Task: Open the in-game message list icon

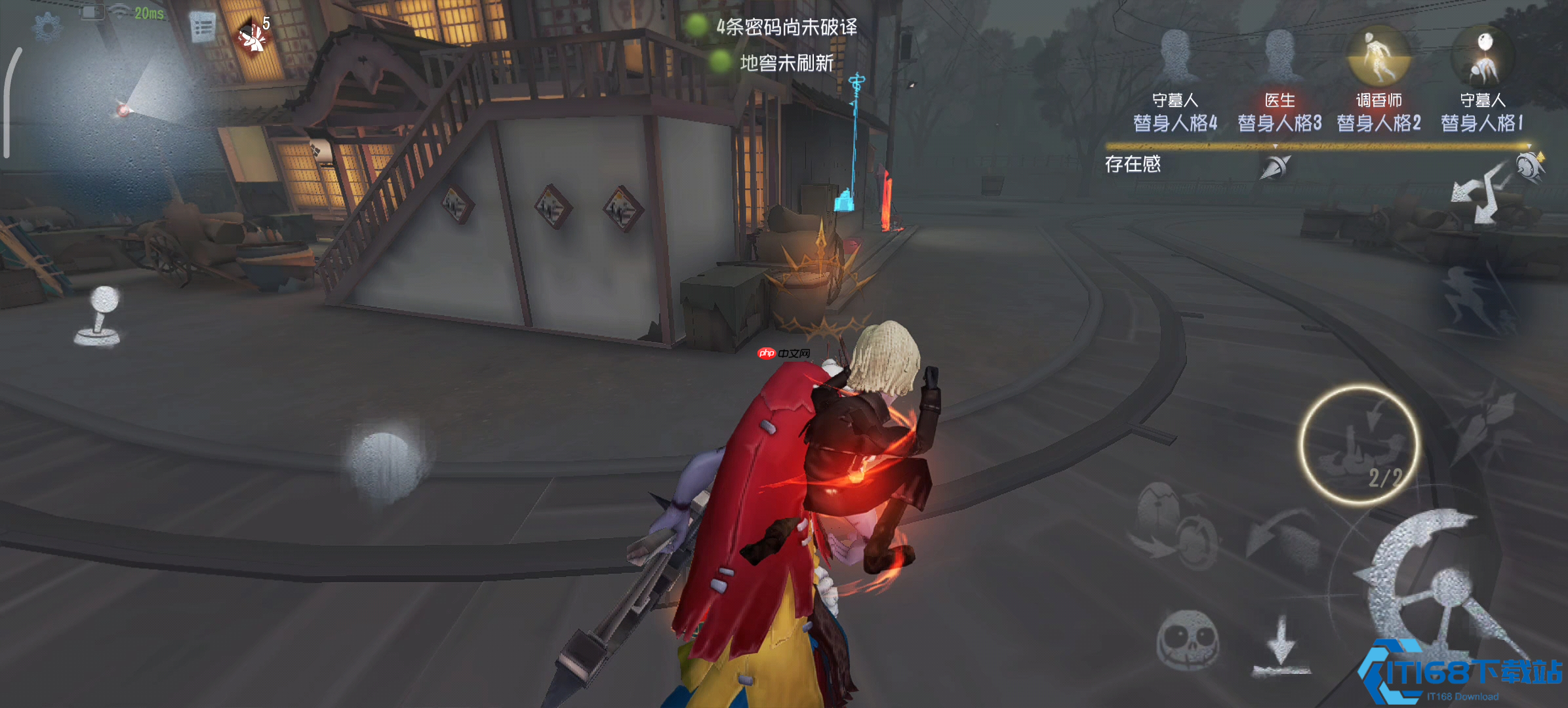Action: pyautogui.click(x=202, y=26)
